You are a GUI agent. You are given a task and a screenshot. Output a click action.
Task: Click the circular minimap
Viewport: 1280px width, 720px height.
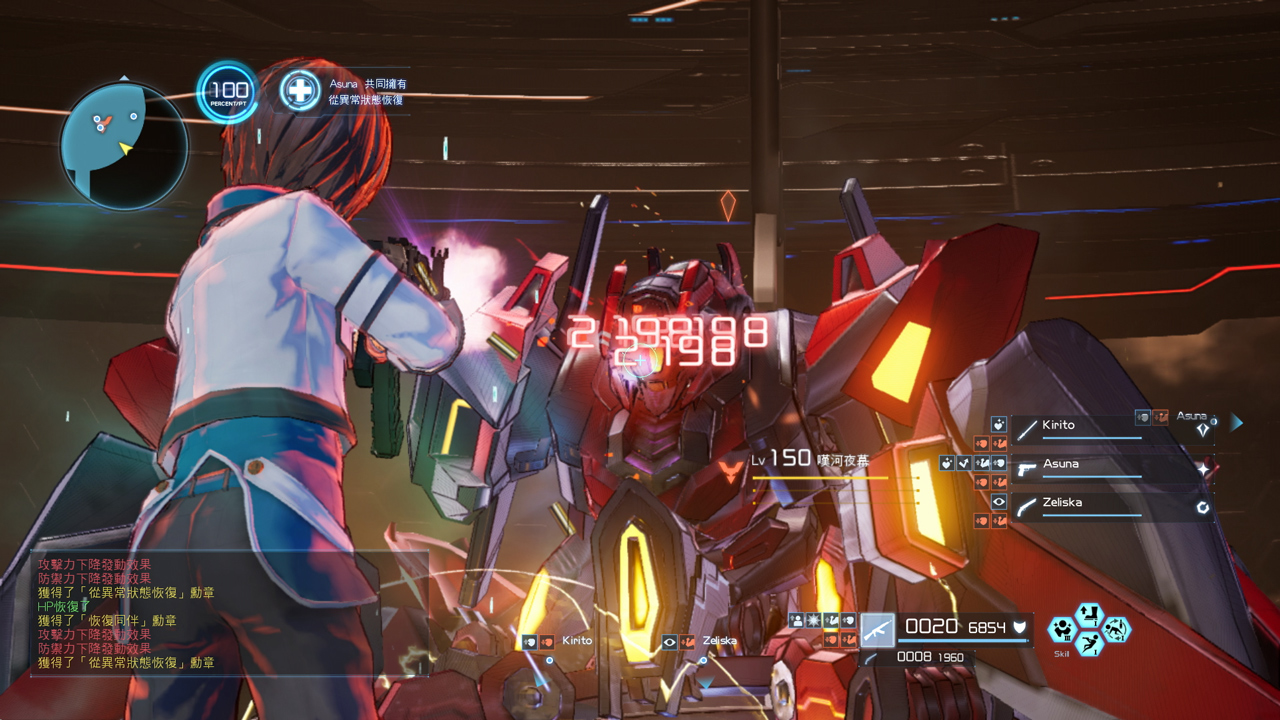[124, 146]
